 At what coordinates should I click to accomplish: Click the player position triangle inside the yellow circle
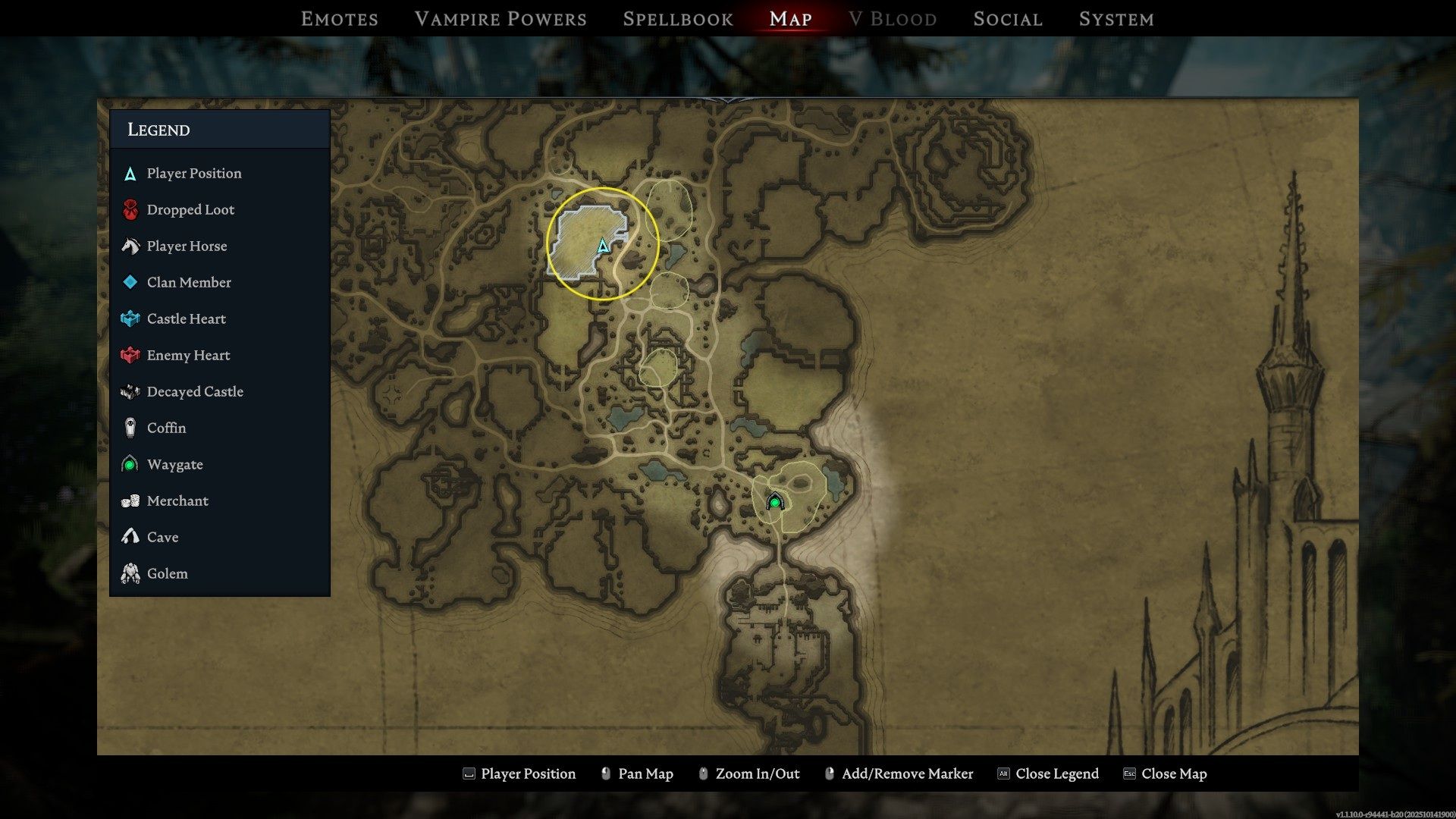(601, 246)
